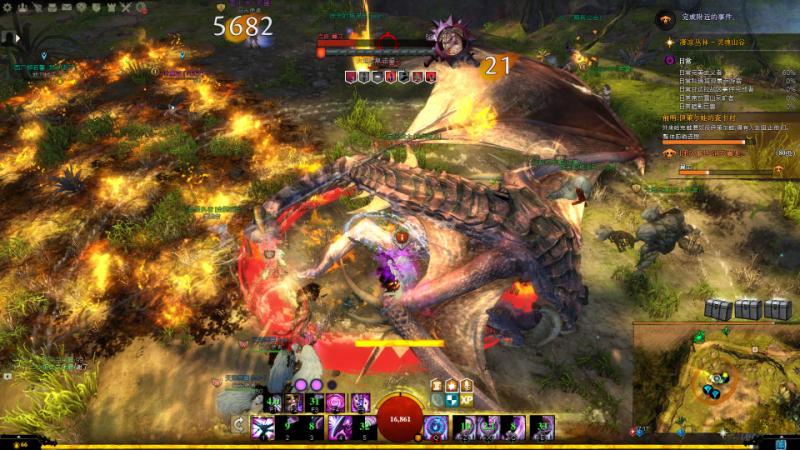Open the first bouncy chest reward icon
Screen dimensions: 800x450
(718, 310)
